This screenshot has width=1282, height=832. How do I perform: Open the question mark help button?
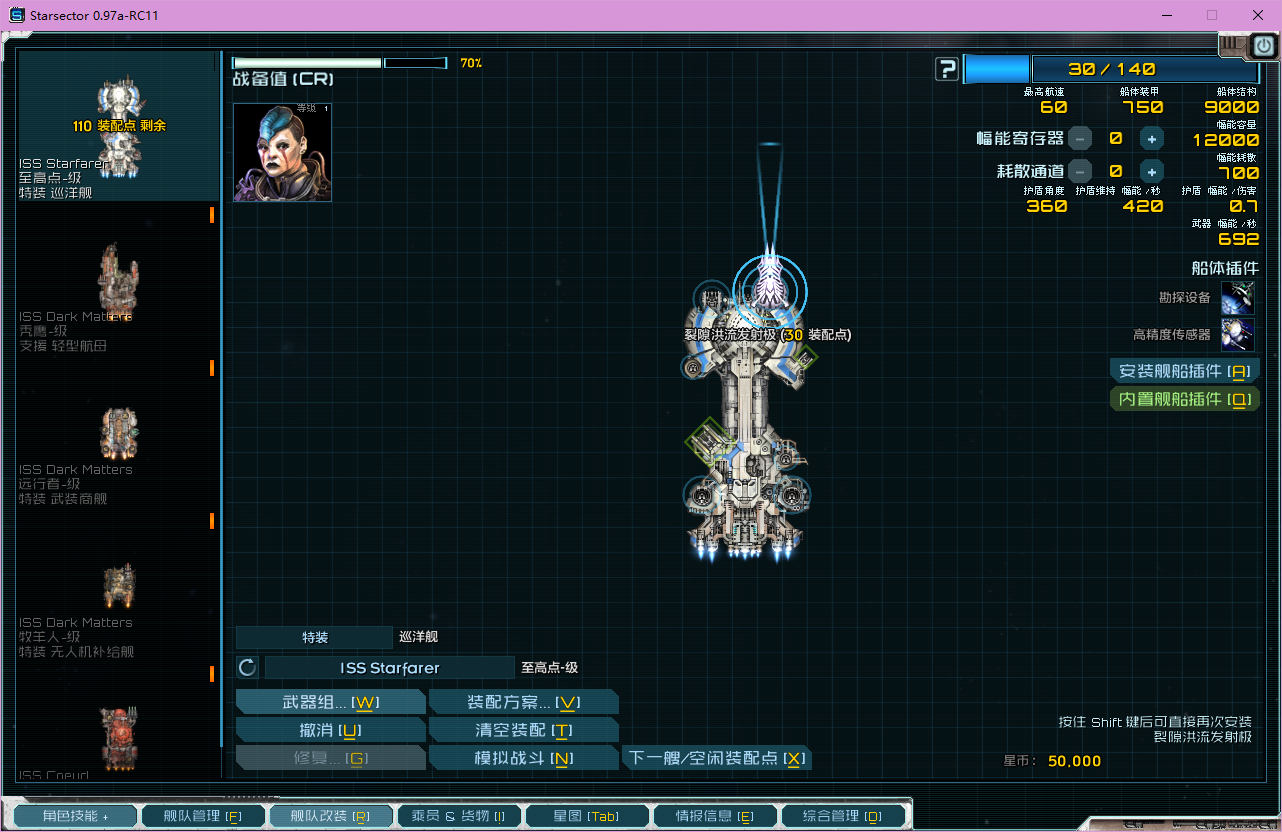coord(946,69)
